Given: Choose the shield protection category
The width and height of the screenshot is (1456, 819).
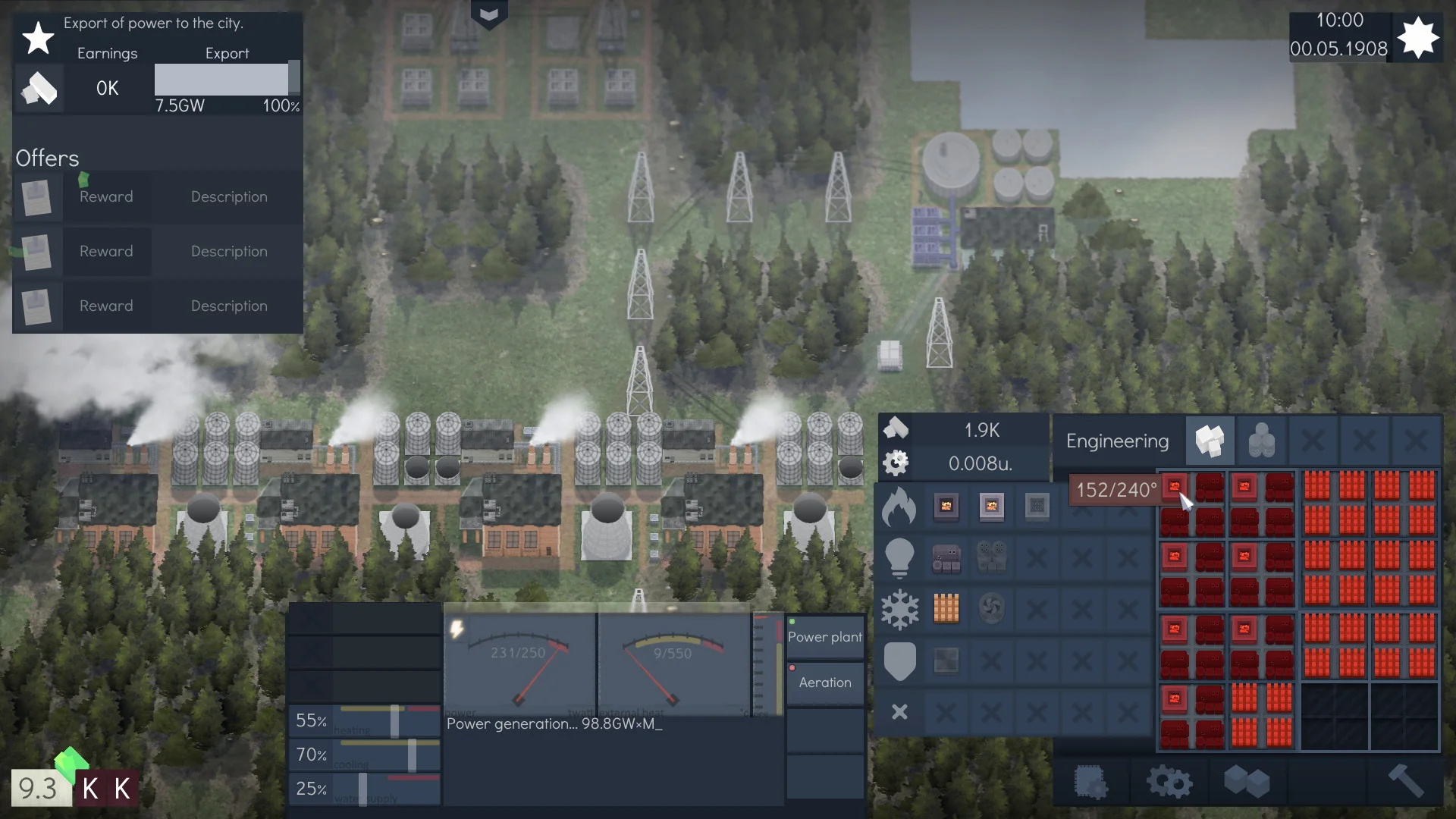Looking at the screenshot, I should click(x=899, y=661).
